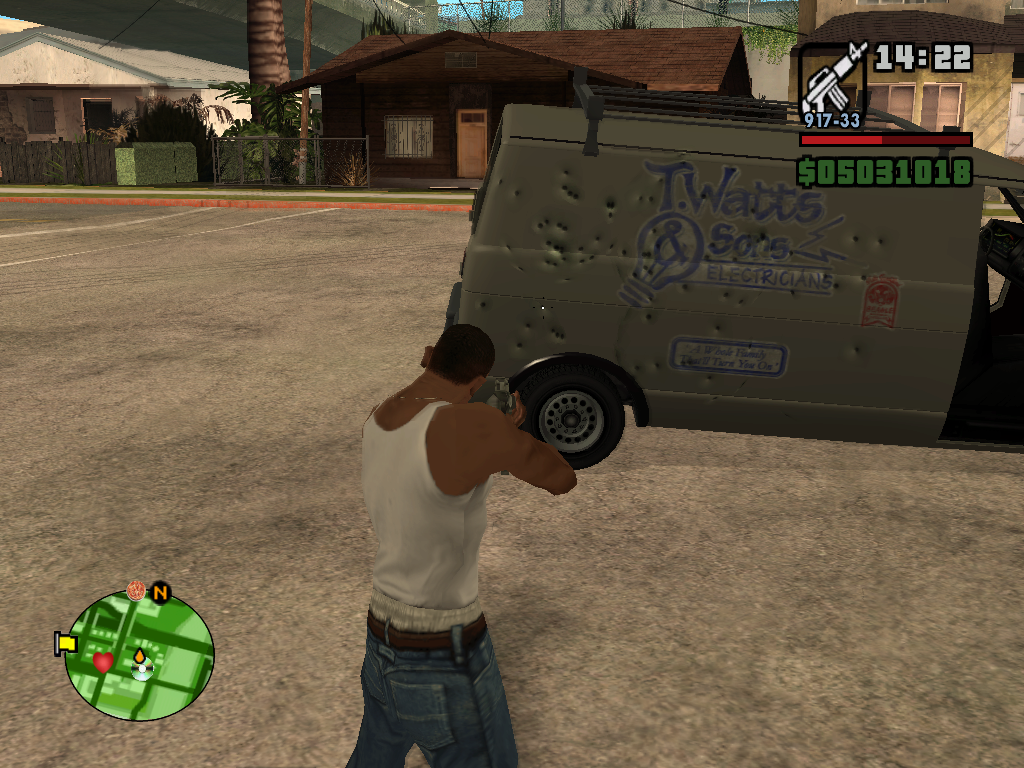Open the circular green radar minimap
1024x768 pixels.
(x=139, y=655)
